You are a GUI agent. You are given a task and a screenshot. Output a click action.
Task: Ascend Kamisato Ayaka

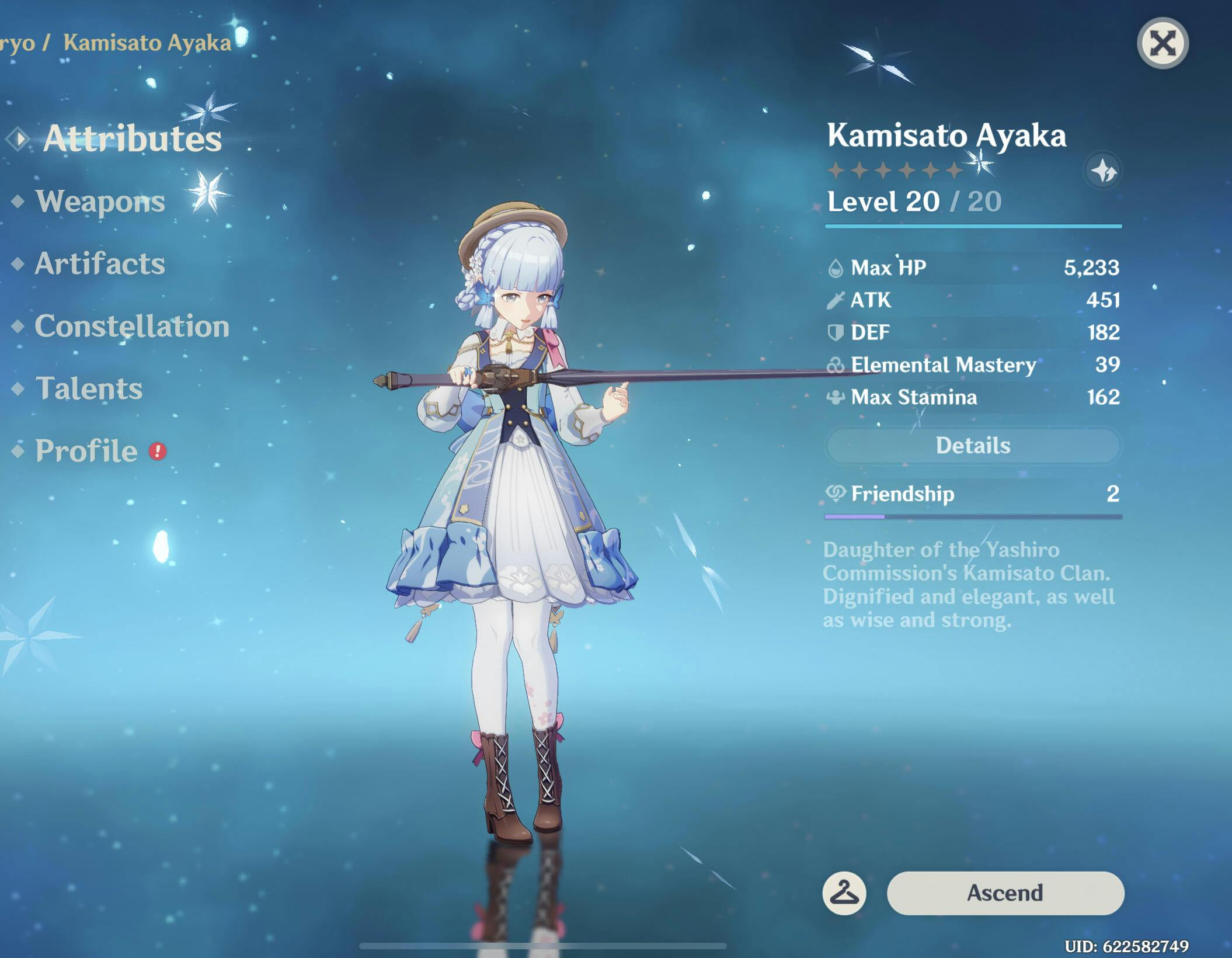click(1005, 893)
